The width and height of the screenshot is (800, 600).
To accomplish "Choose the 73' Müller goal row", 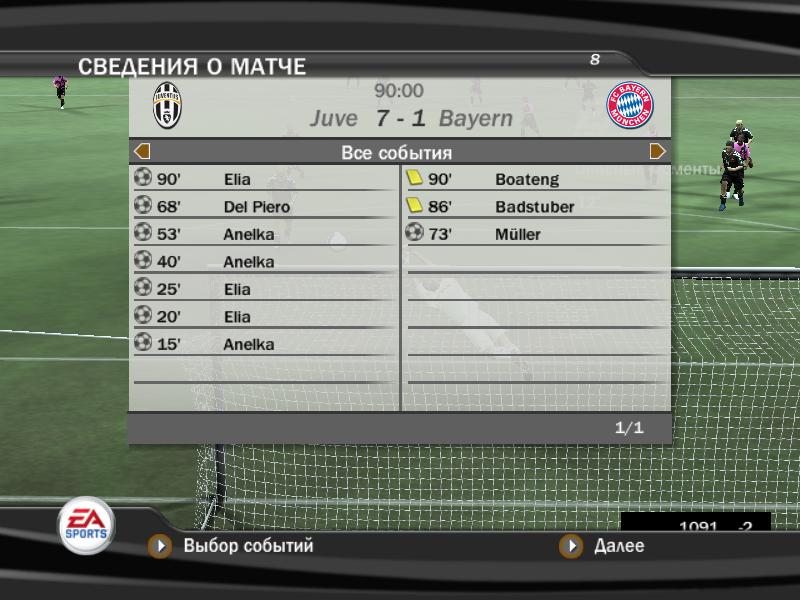I will click(536, 235).
